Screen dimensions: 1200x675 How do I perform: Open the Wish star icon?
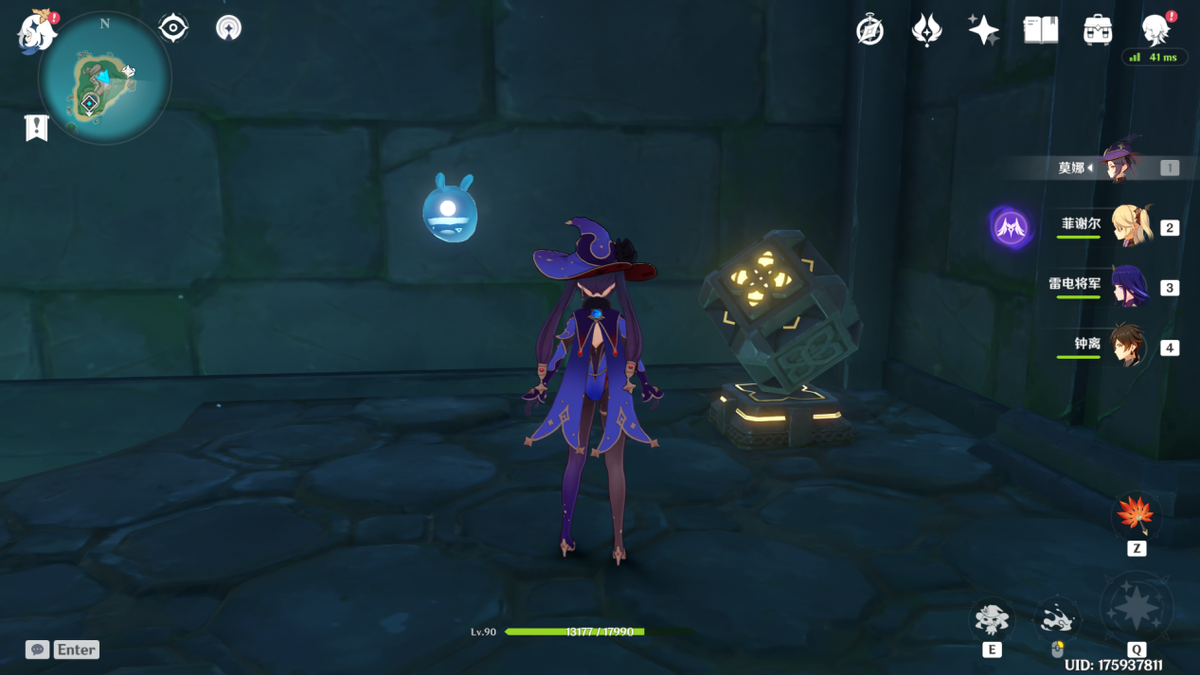tap(984, 30)
